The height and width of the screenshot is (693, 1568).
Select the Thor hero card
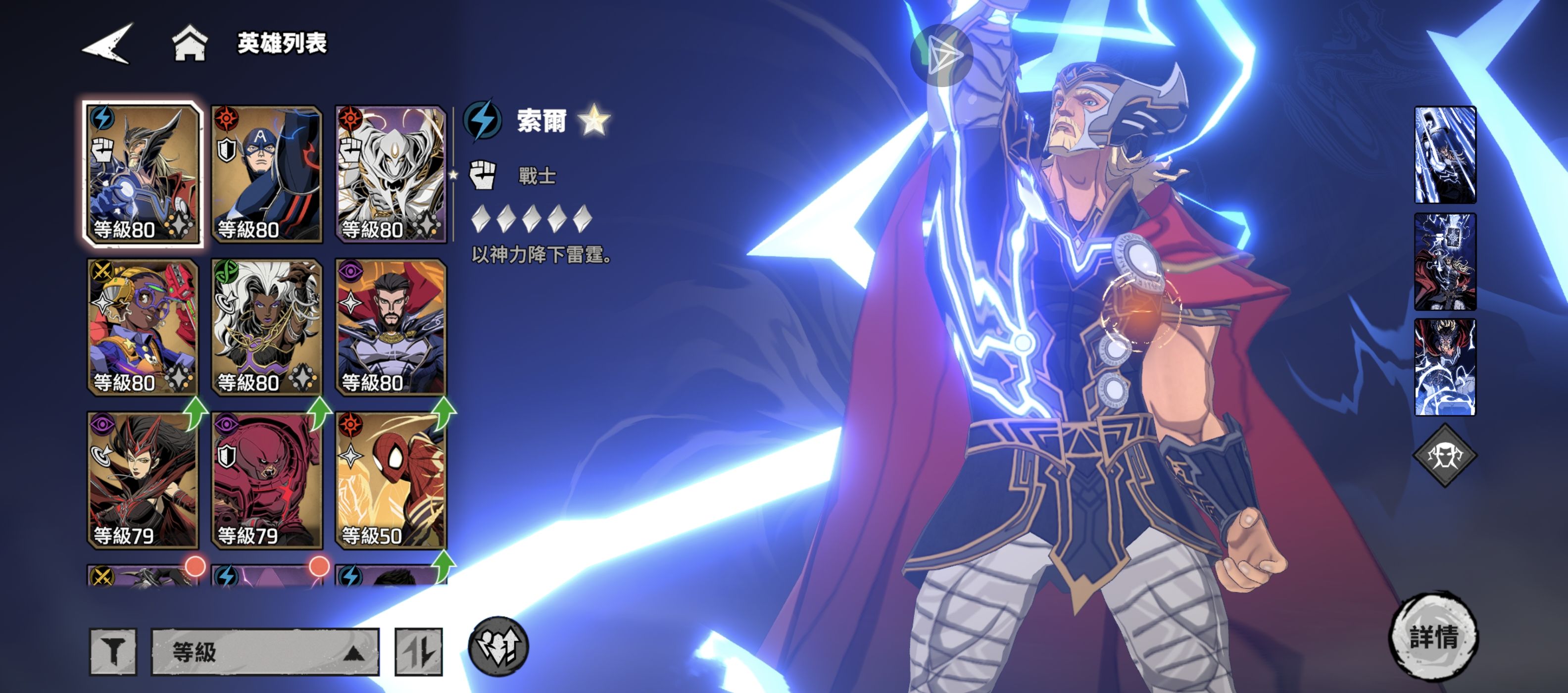[143, 174]
